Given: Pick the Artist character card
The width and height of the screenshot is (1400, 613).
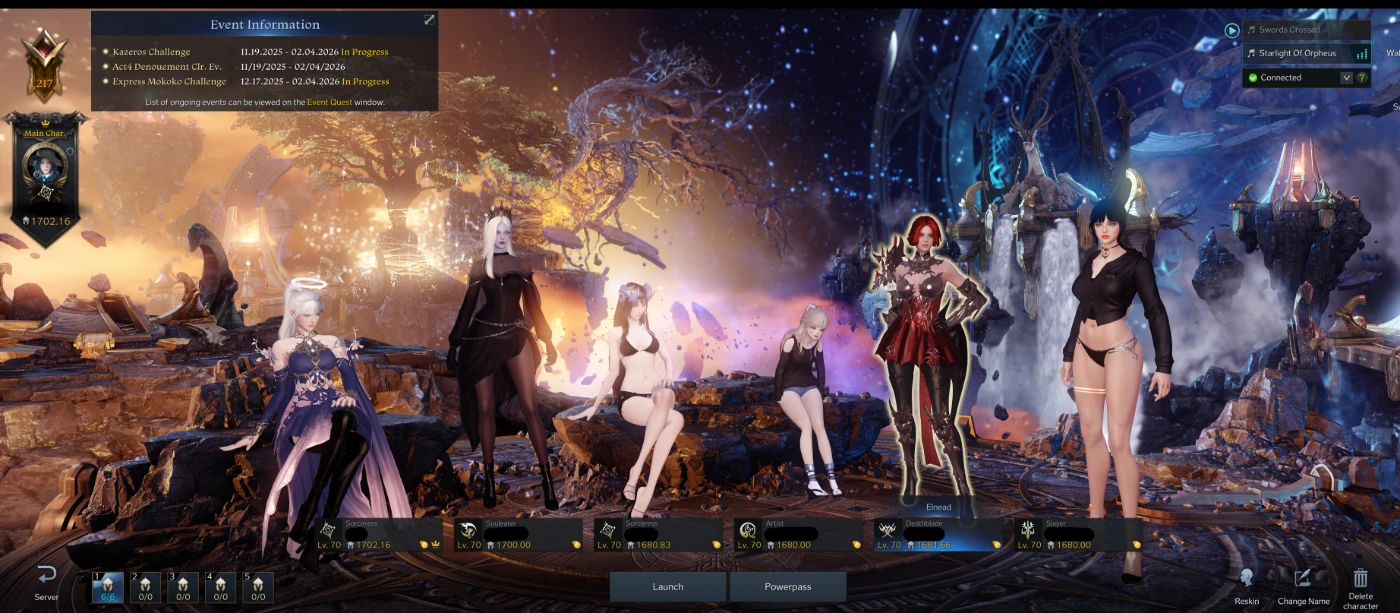Looking at the screenshot, I should click(797, 535).
